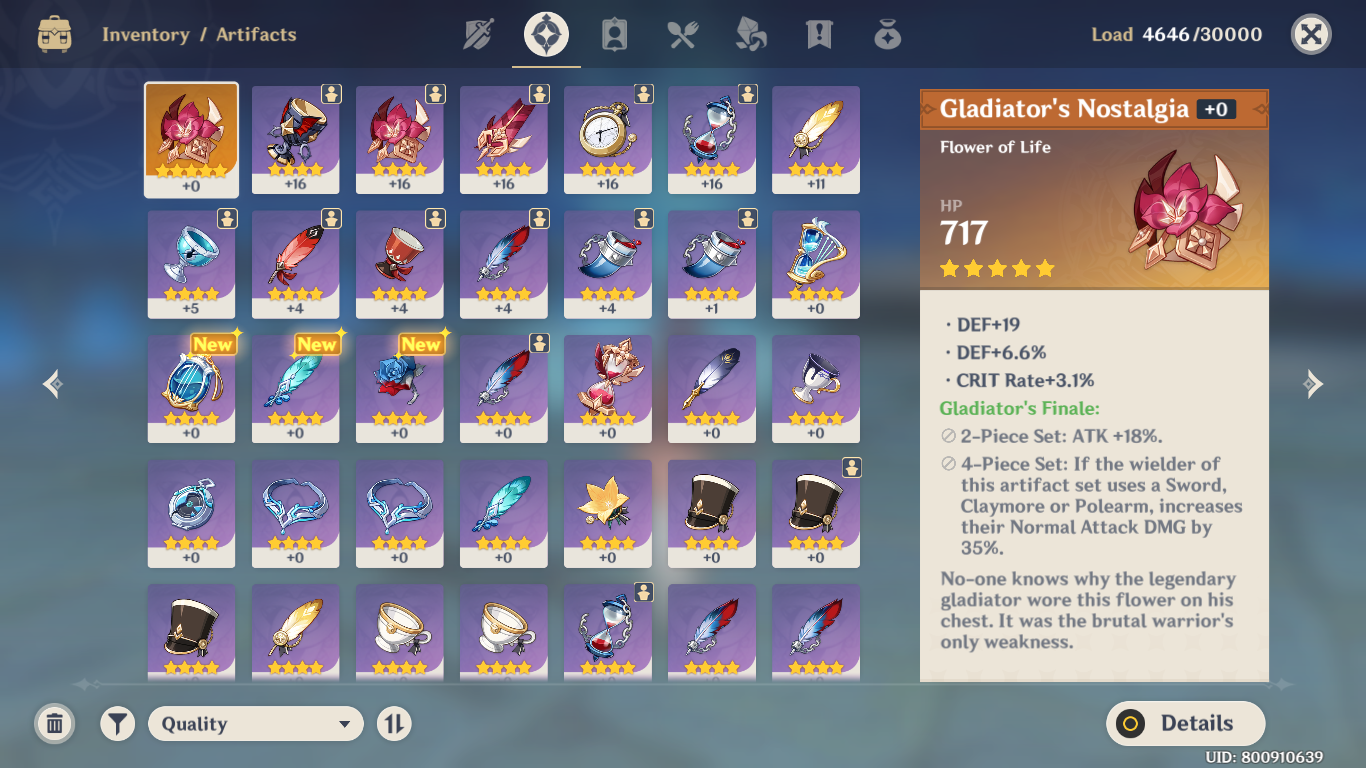
Task: Open the Quality sort dropdown
Action: 255,724
